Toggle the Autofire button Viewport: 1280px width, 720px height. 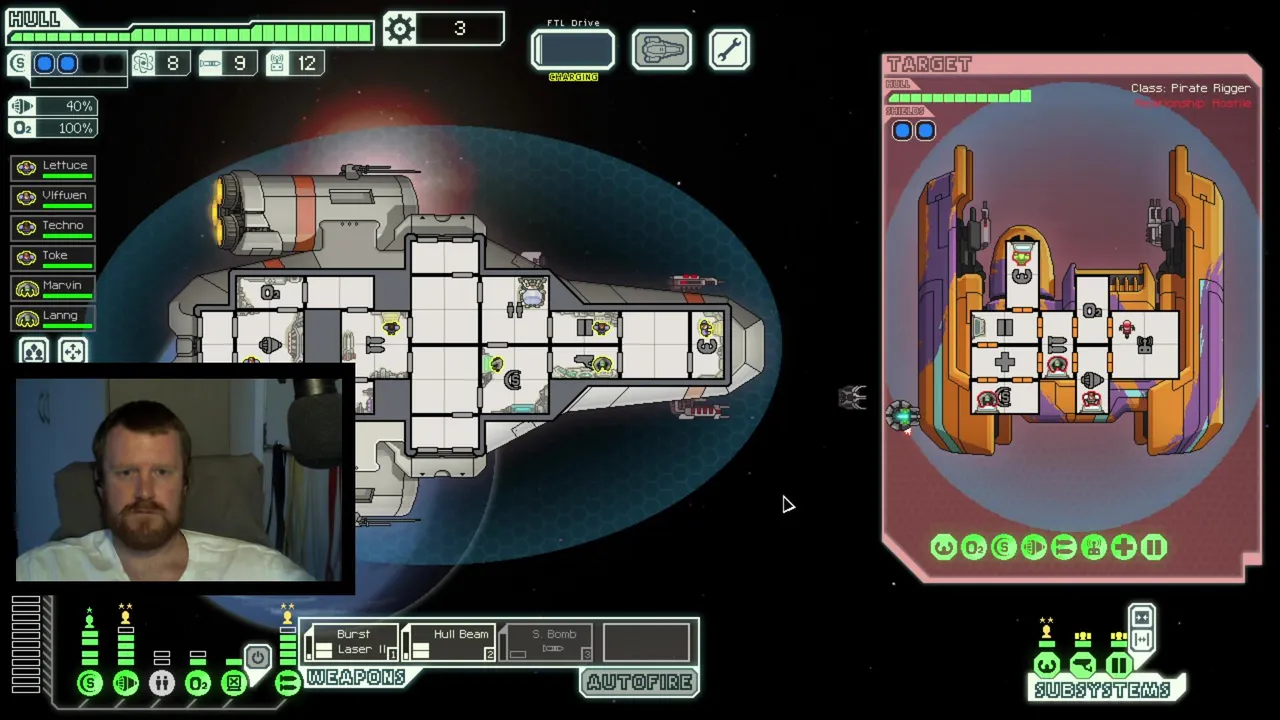click(640, 682)
